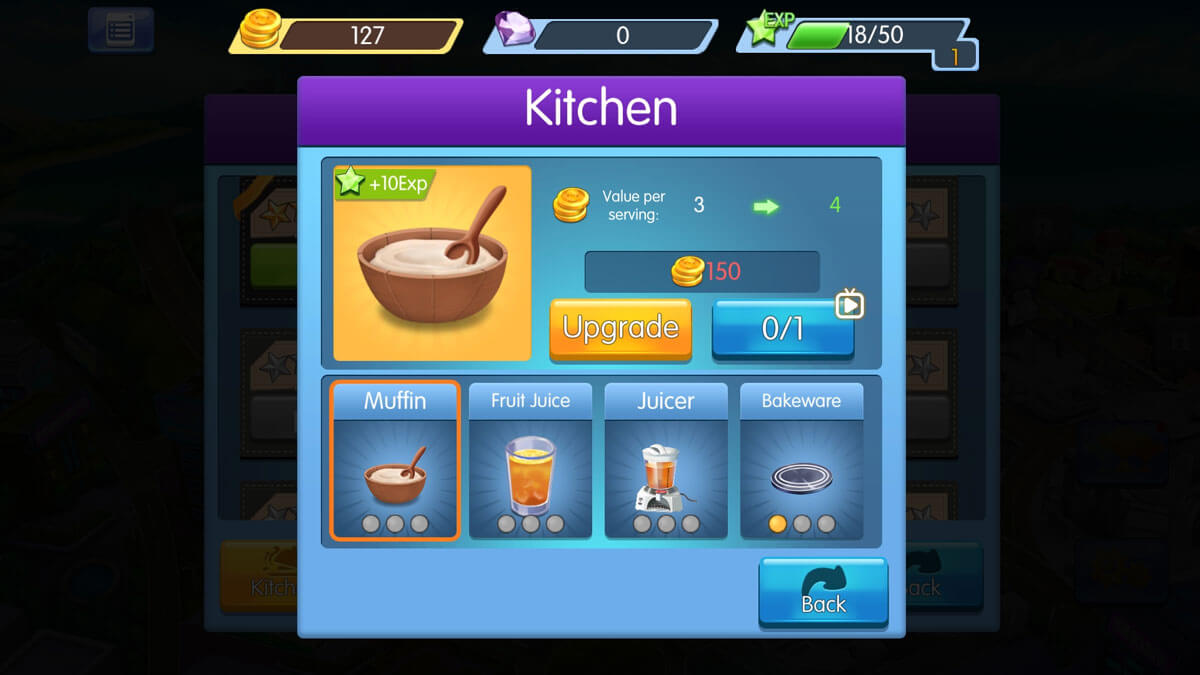Open the task list icon
Viewport: 1200px width, 675px height.
click(x=120, y=29)
